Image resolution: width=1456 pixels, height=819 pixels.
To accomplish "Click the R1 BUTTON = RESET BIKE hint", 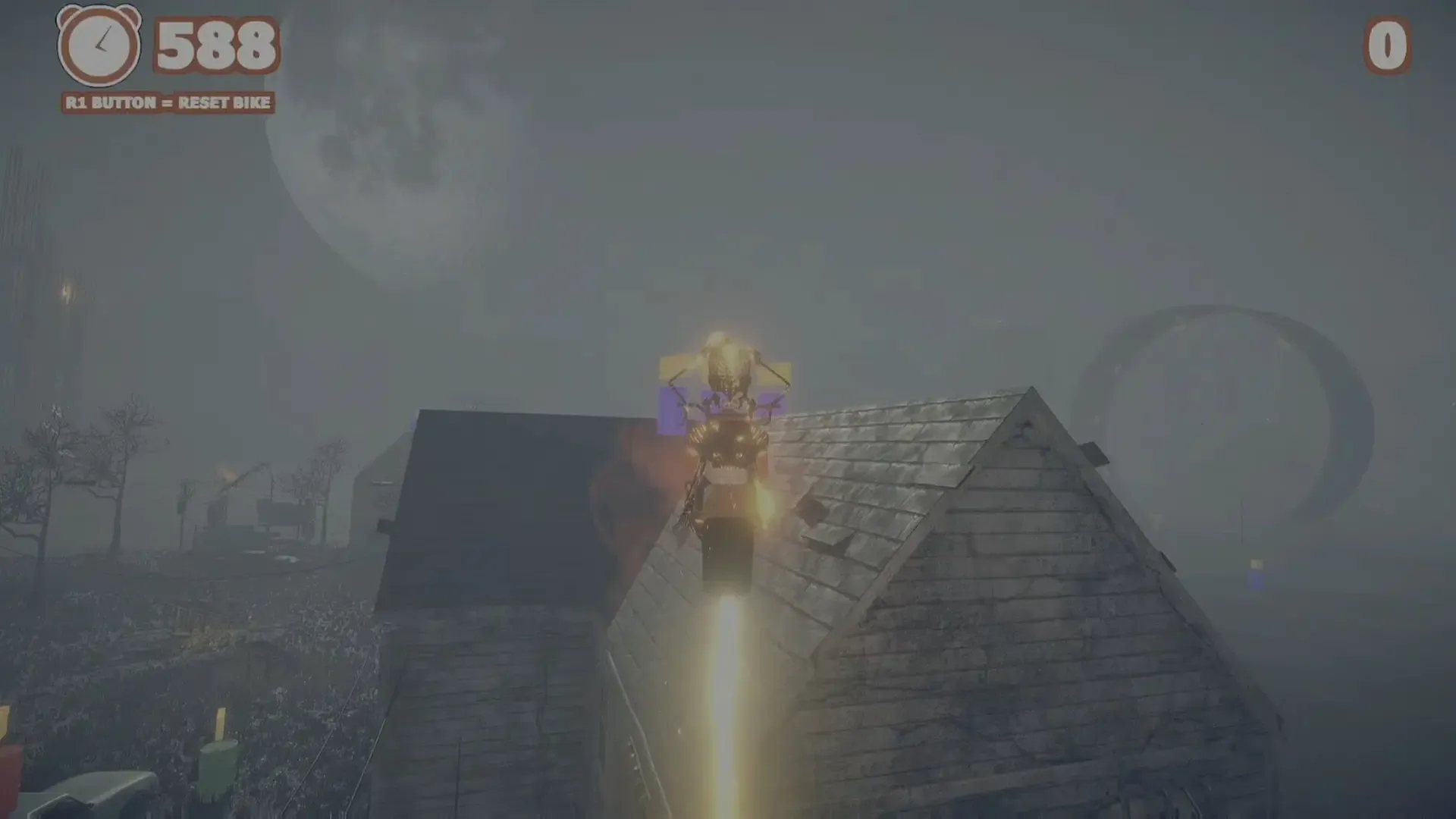I will coord(167,101).
